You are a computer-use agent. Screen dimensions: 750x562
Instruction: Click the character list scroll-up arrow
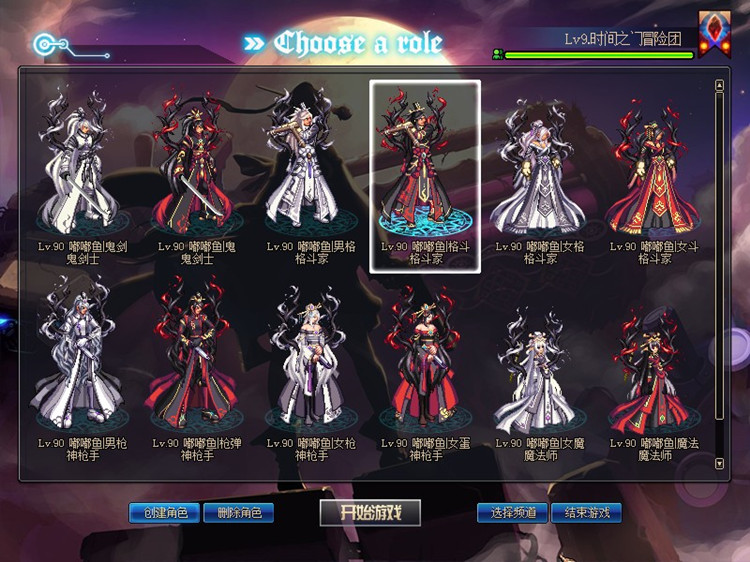(719, 85)
